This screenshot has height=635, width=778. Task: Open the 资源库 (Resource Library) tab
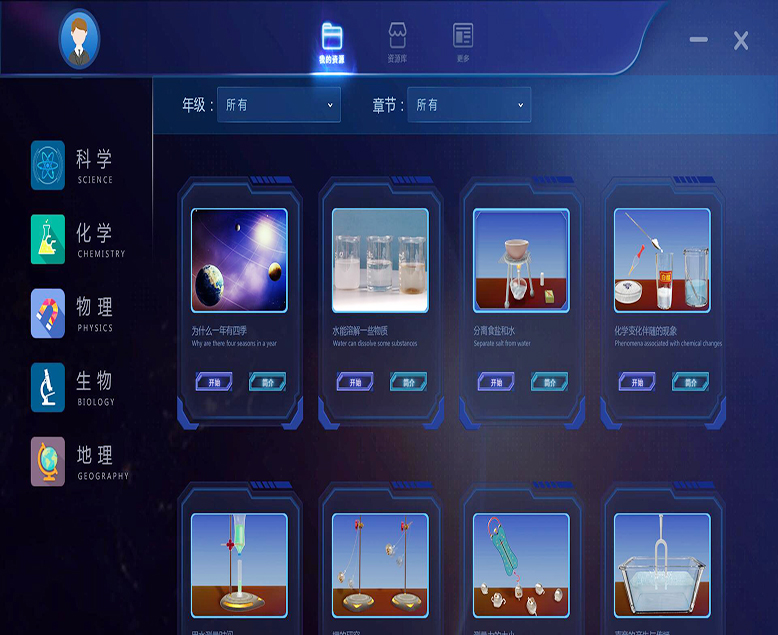click(397, 42)
